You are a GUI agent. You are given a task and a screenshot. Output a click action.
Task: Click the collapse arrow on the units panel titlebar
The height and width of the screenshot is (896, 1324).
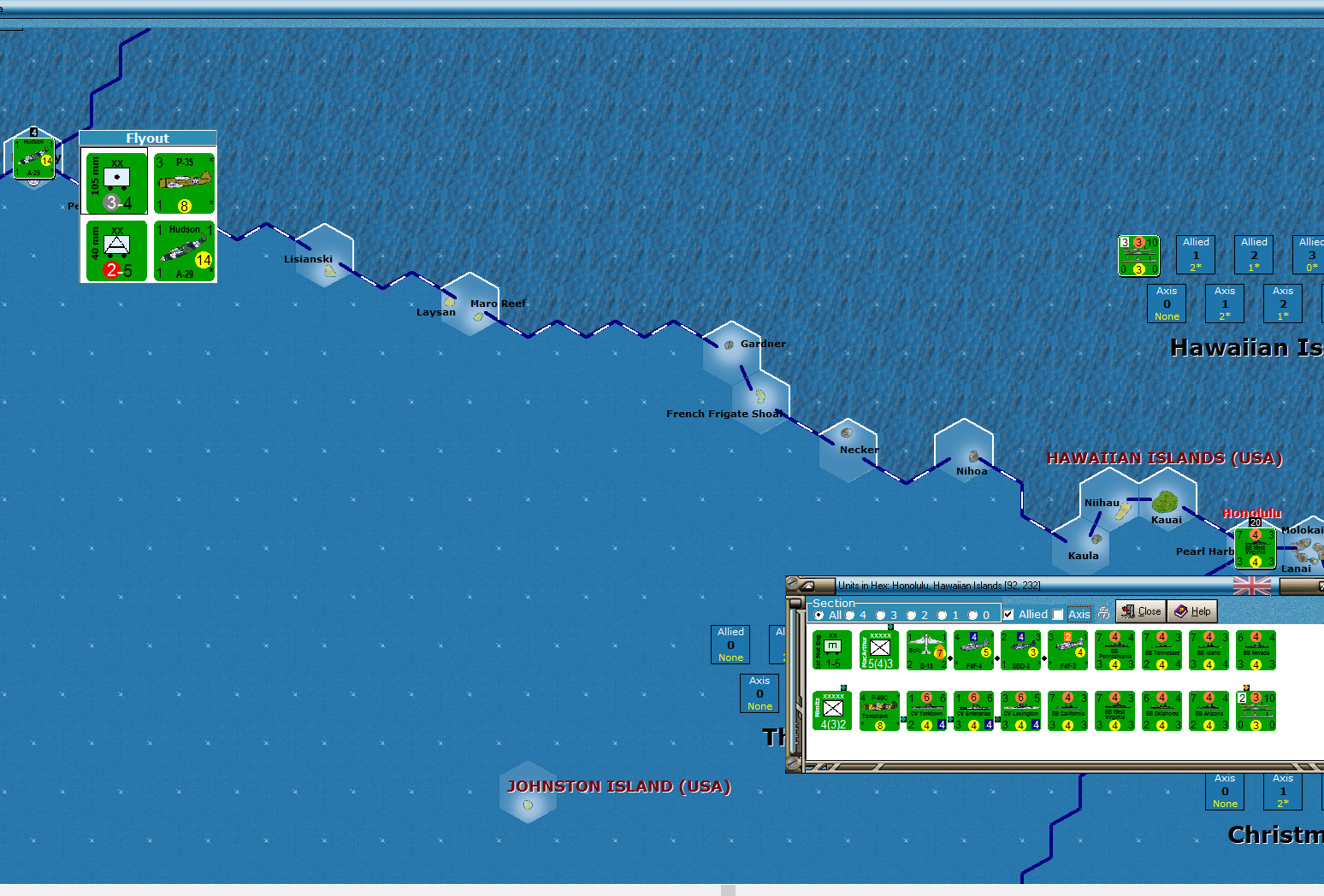[x=808, y=585]
